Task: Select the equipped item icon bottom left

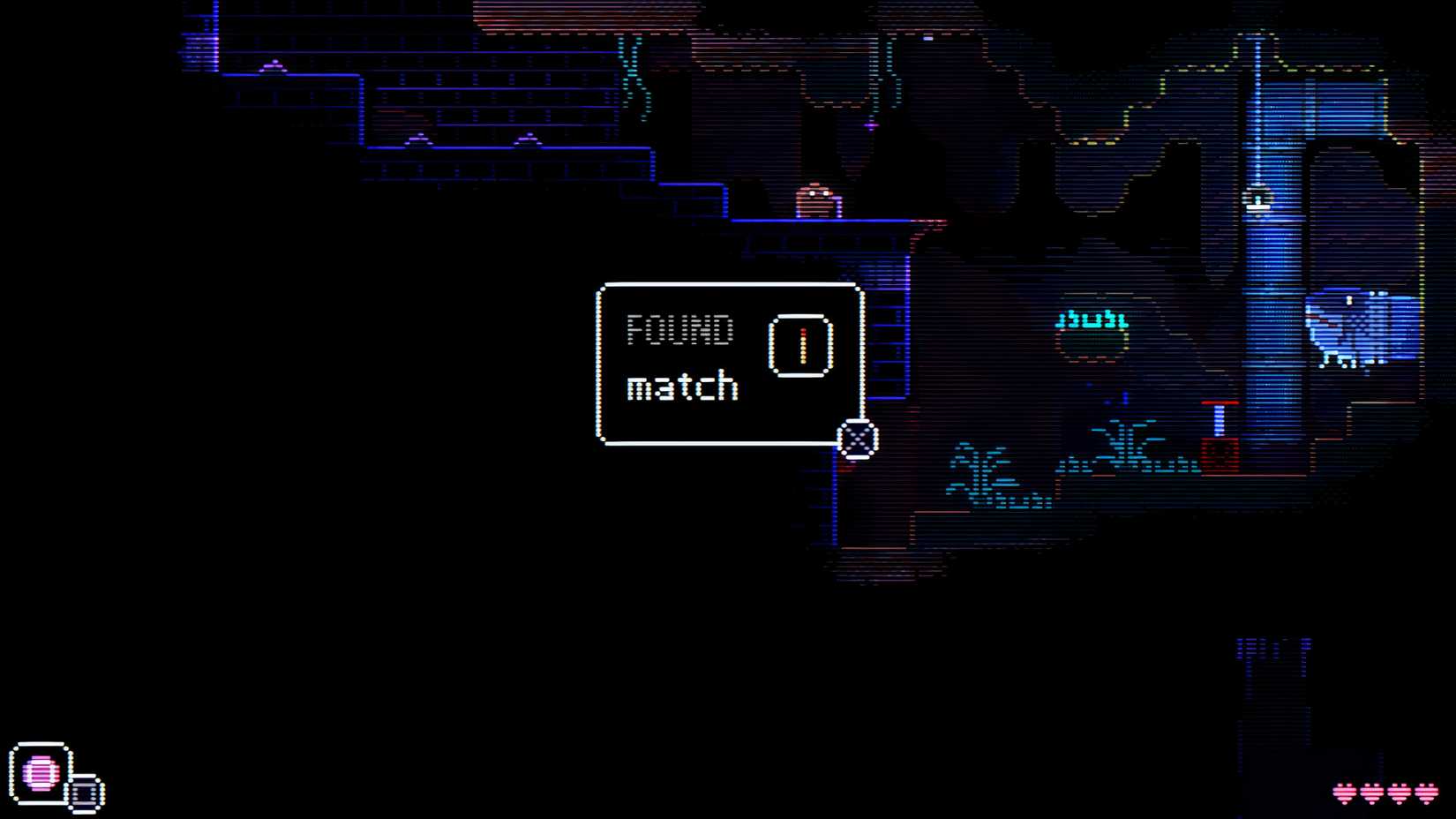Action: pos(42,772)
